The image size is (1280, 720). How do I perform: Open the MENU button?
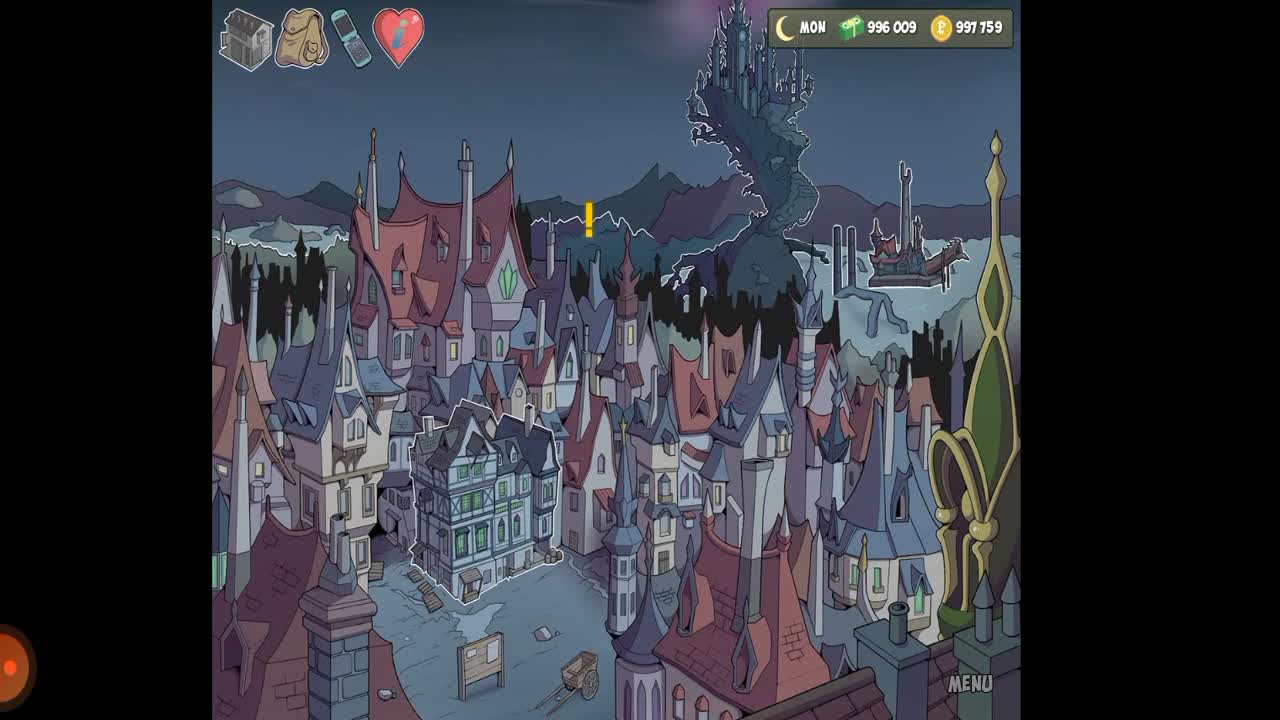pos(969,684)
